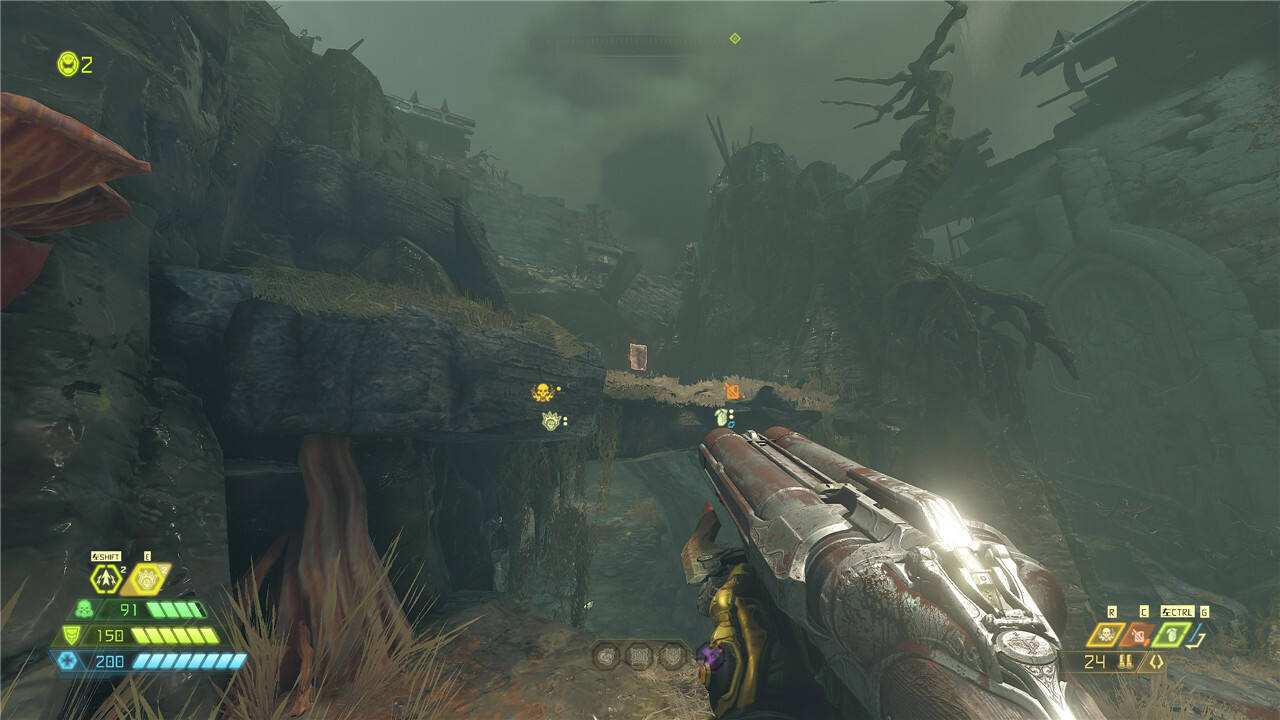Screen dimensions: 1280x720
Task: Select the orange chainsaw fuel slot
Action: [1138, 634]
